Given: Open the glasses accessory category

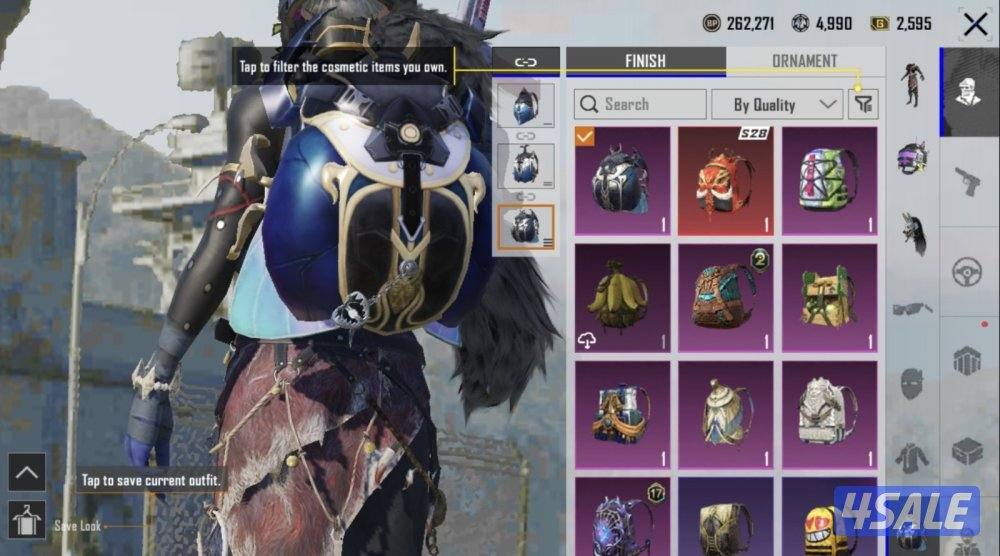Looking at the screenshot, I should pyautogui.click(x=911, y=309).
